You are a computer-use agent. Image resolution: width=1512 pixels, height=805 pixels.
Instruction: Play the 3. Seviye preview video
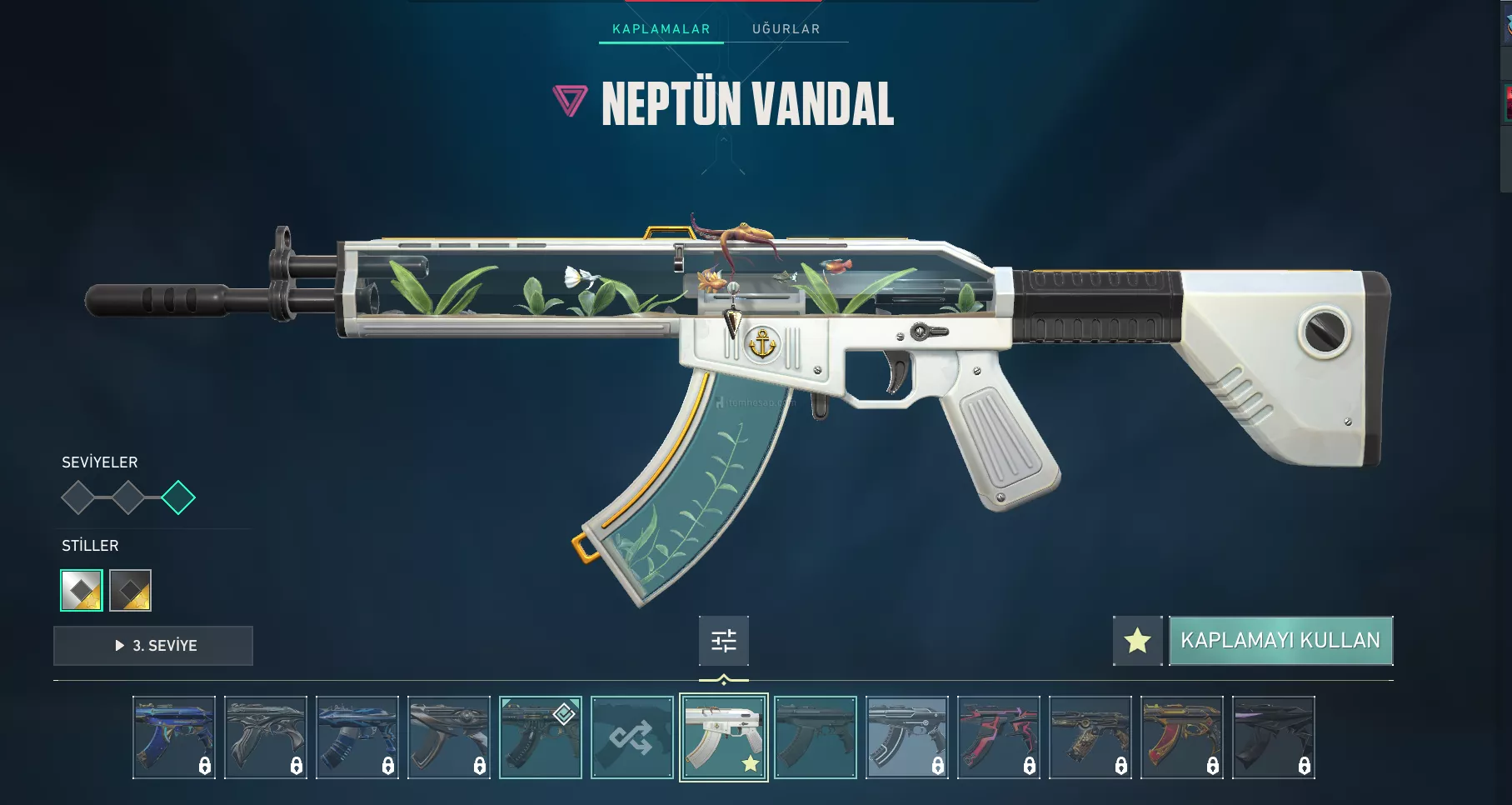tap(153, 646)
